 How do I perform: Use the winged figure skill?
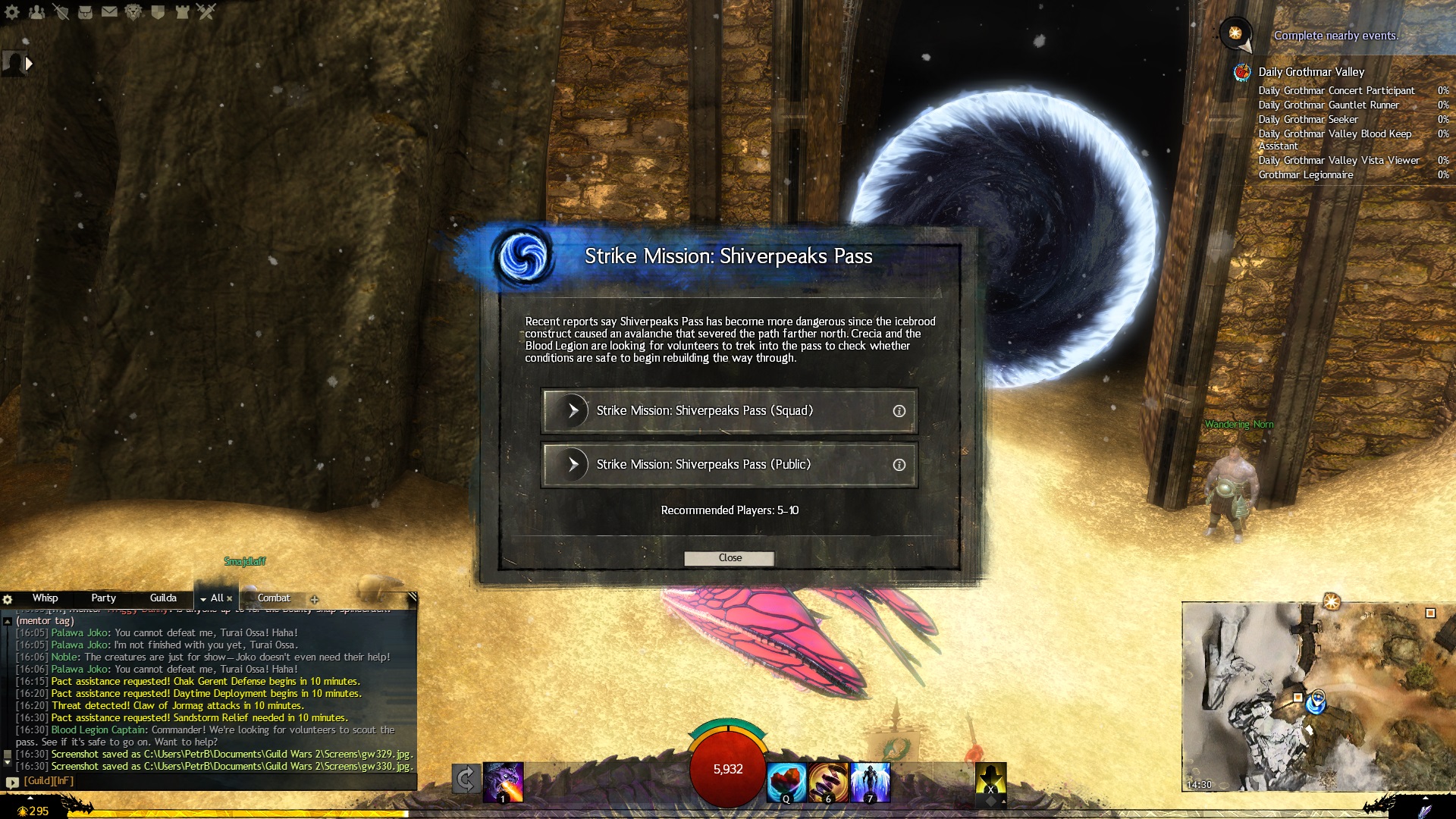871,781
